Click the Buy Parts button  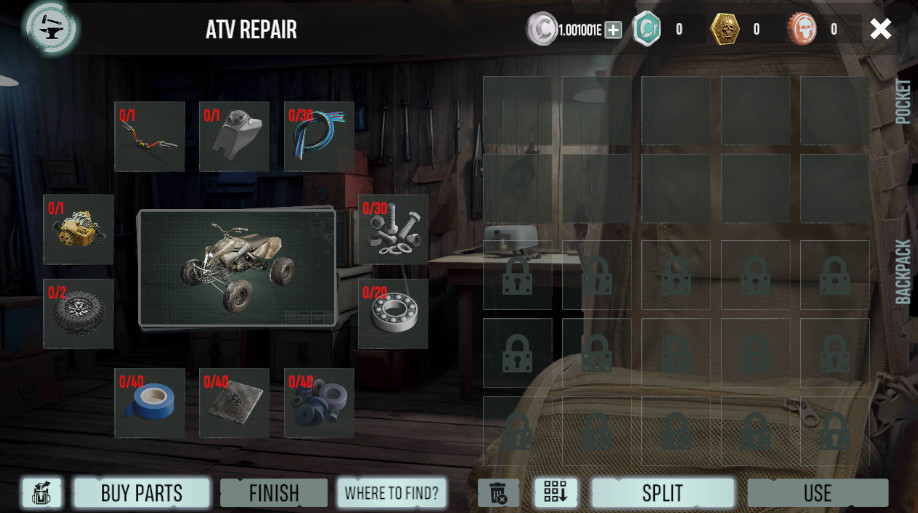(x=141, y=493)
